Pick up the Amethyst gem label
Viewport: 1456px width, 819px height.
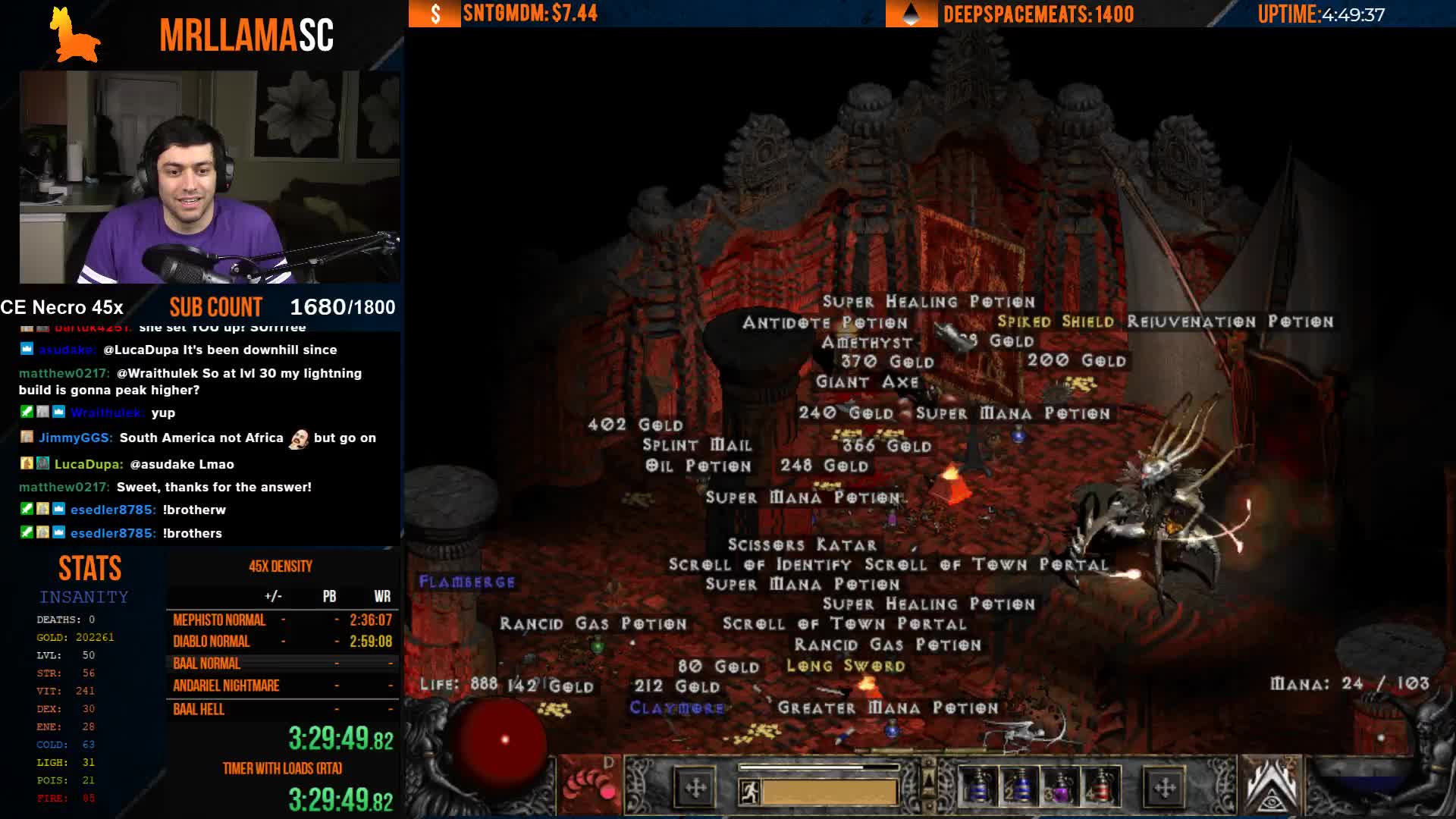click(867, 343)
